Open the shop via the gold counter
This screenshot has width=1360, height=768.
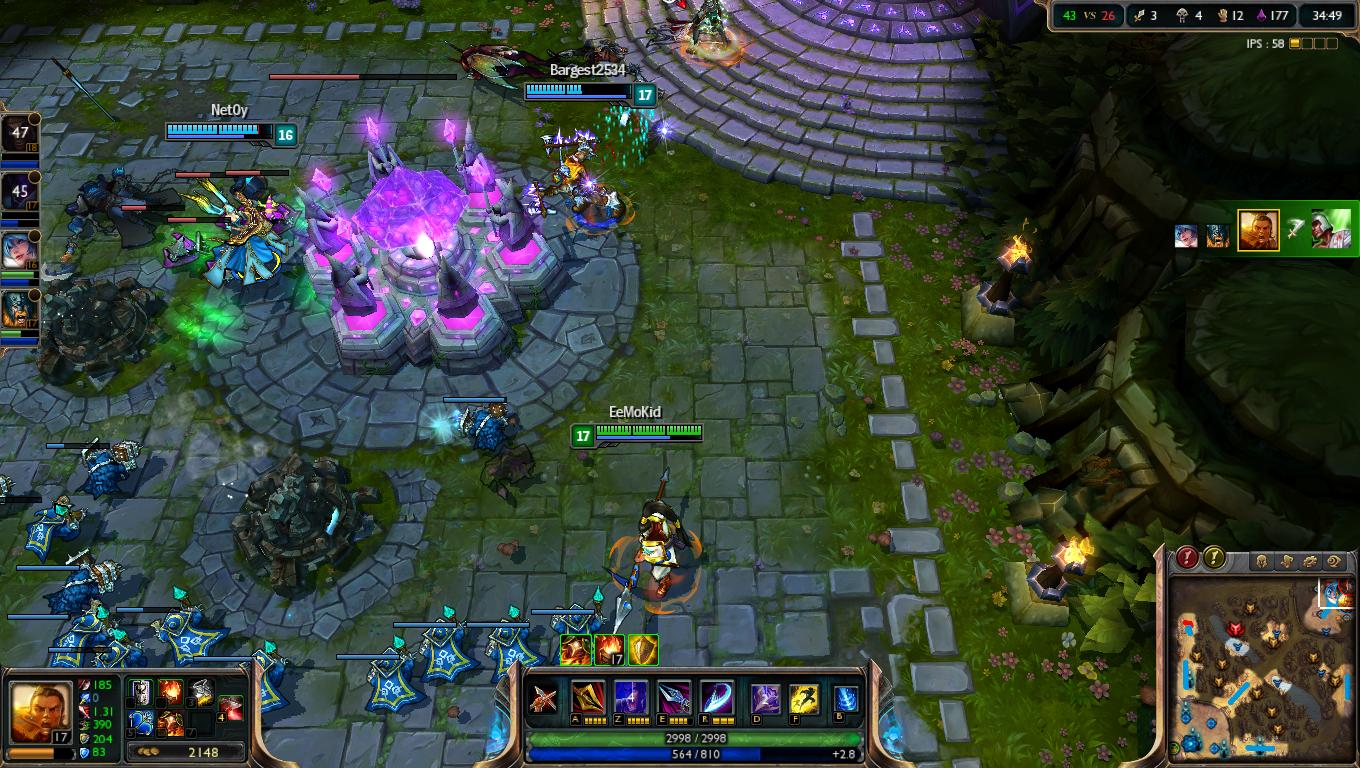(186, 751)
